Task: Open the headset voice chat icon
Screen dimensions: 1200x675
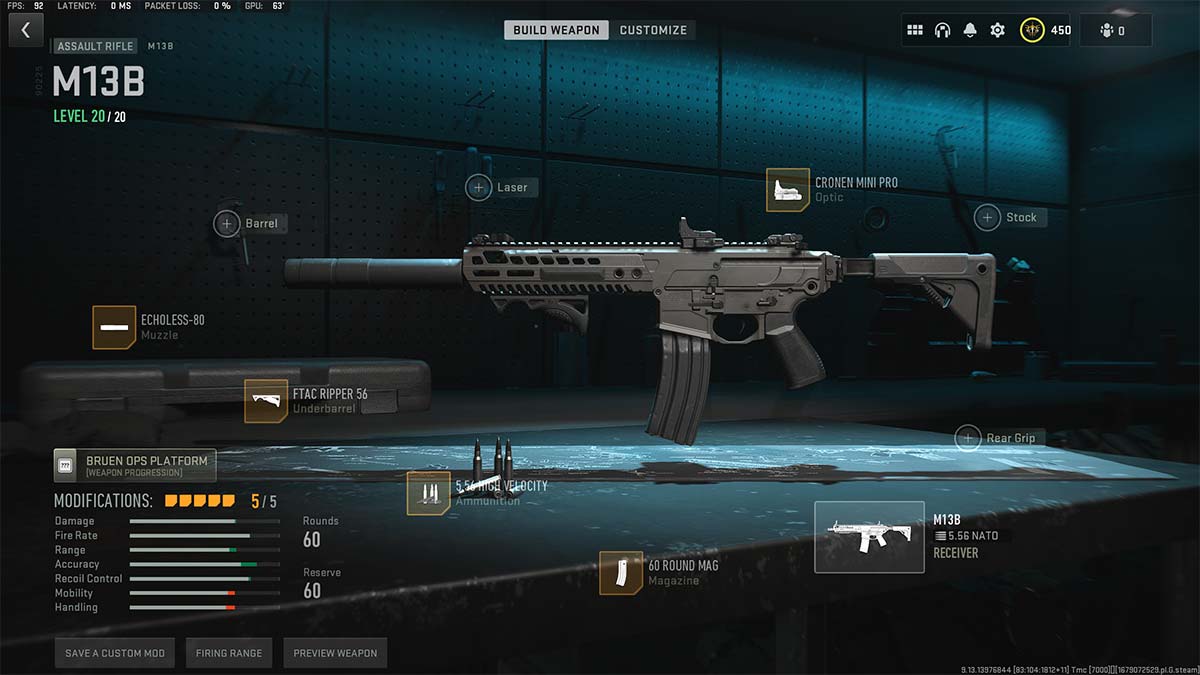Action: point(942,30)
